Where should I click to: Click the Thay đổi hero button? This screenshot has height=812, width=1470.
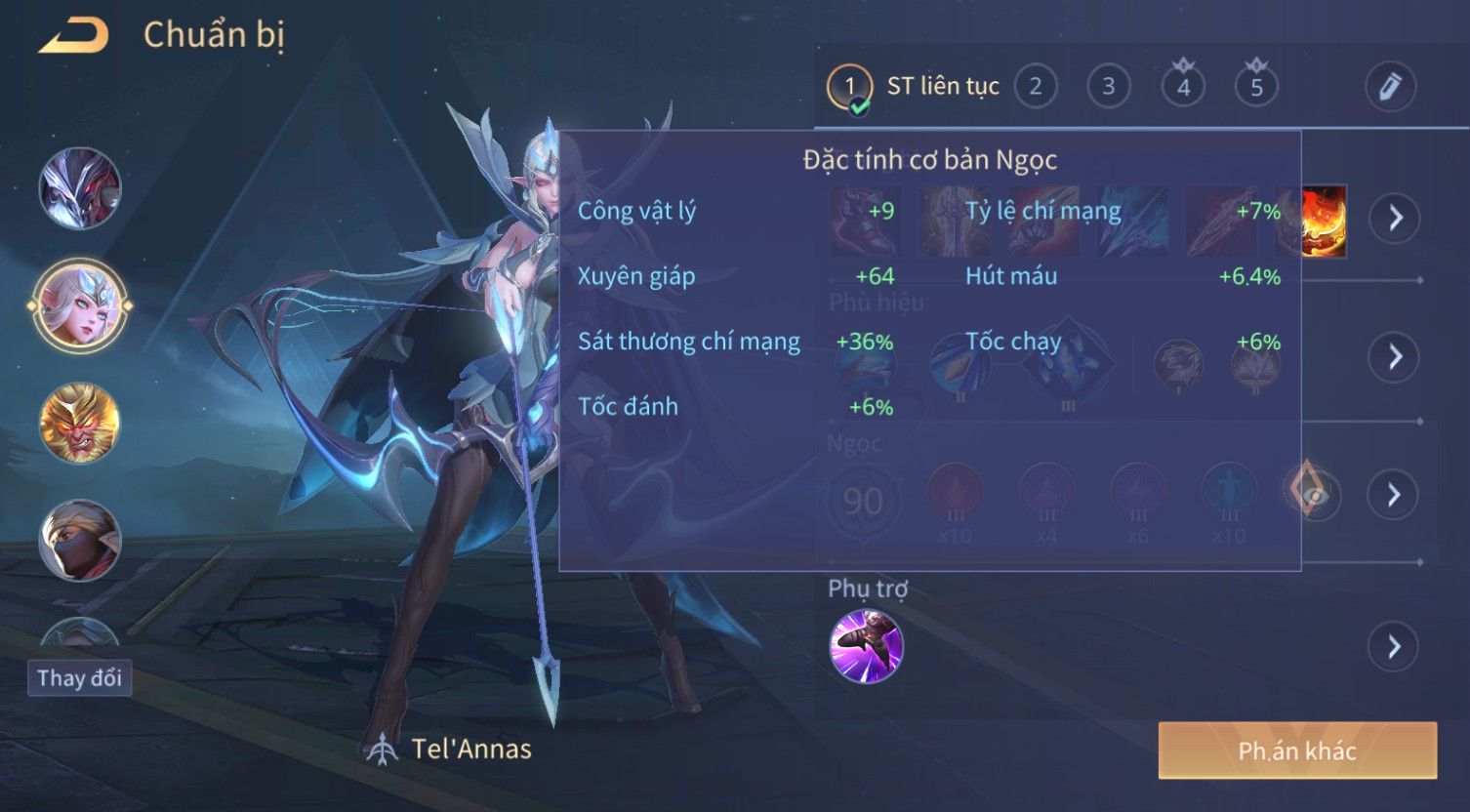click(79, 678)
